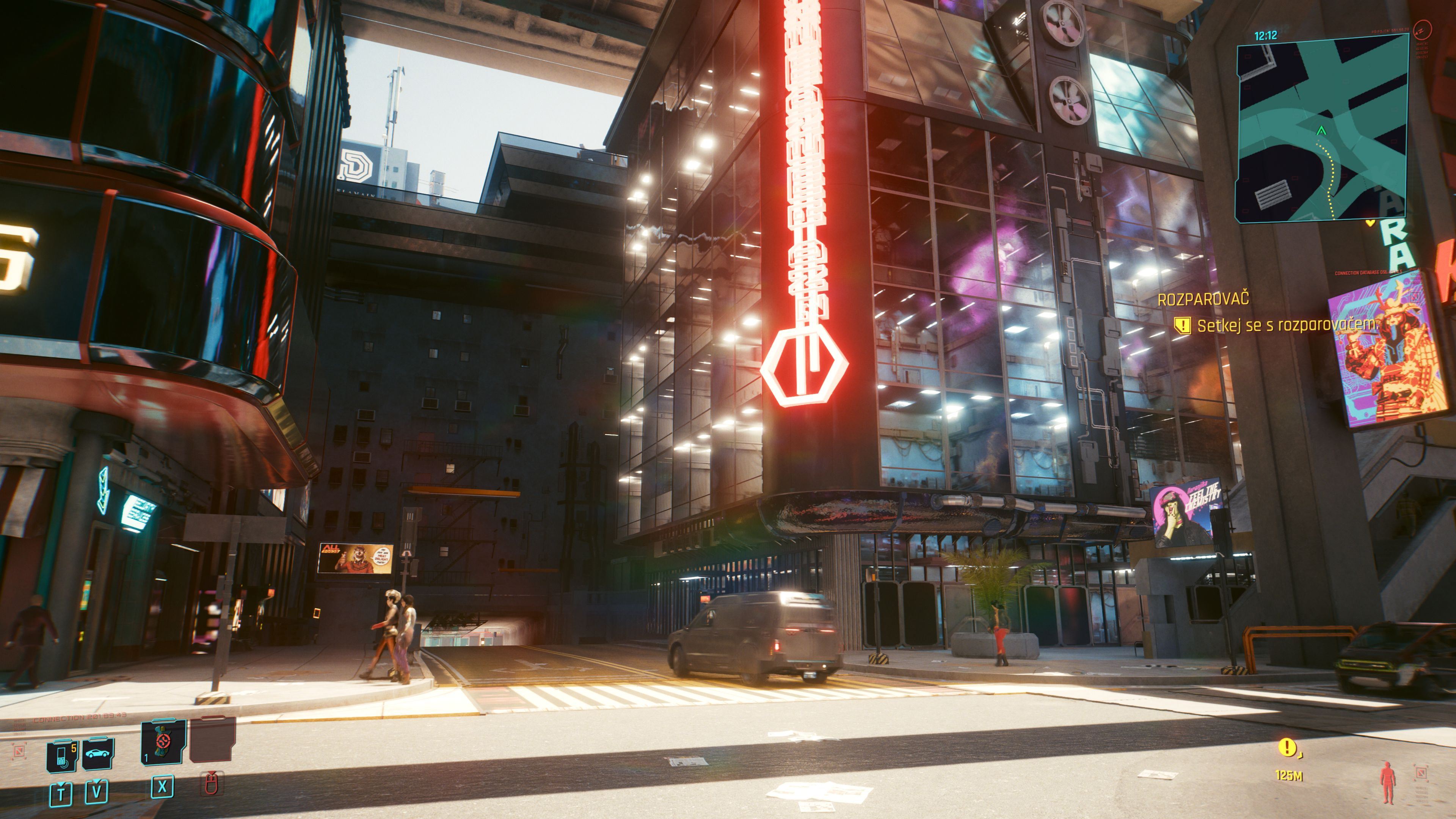The width and height of the screenshot is (1456, 819).
Task: Click the yellow quest waypoint marker
Action: click(1288, 748)
